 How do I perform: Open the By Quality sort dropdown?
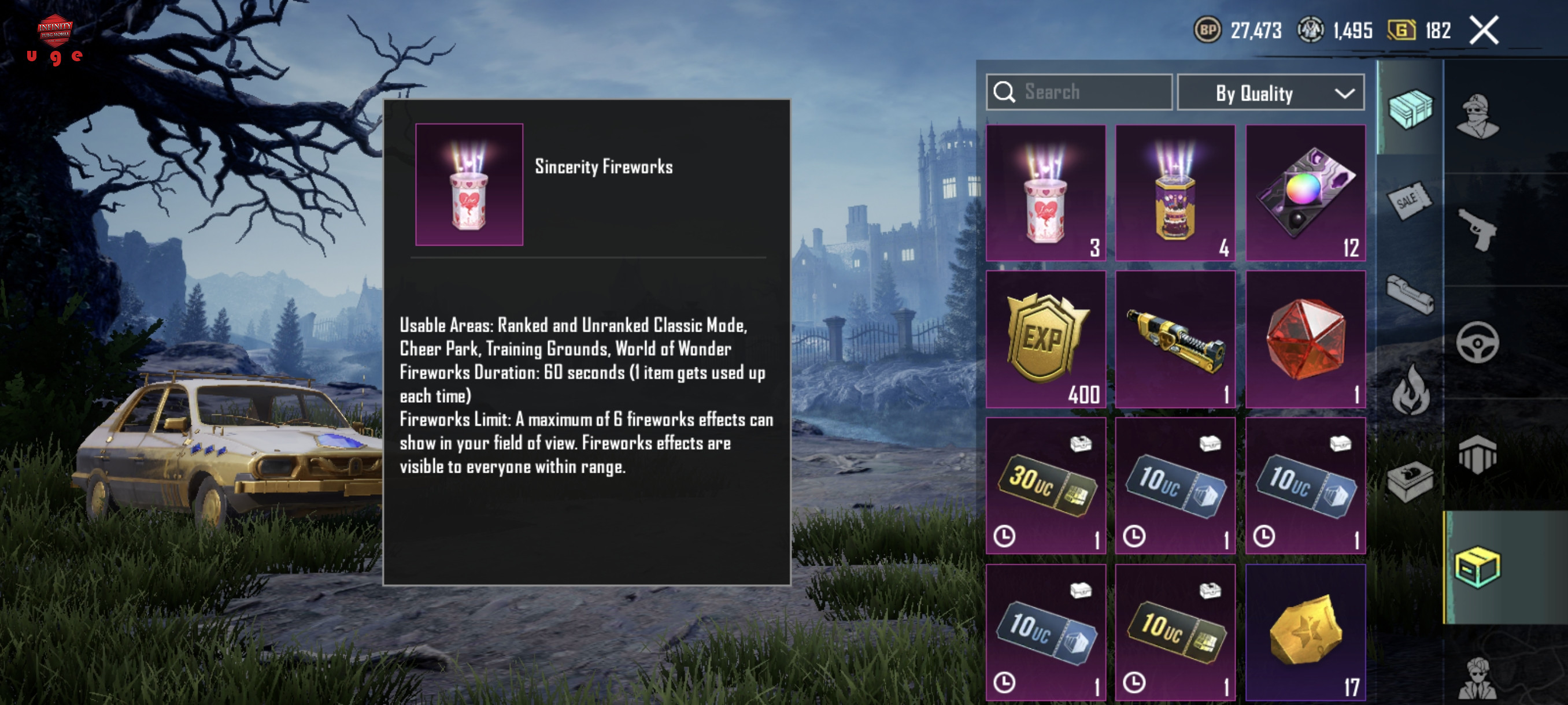[1270, 93]
